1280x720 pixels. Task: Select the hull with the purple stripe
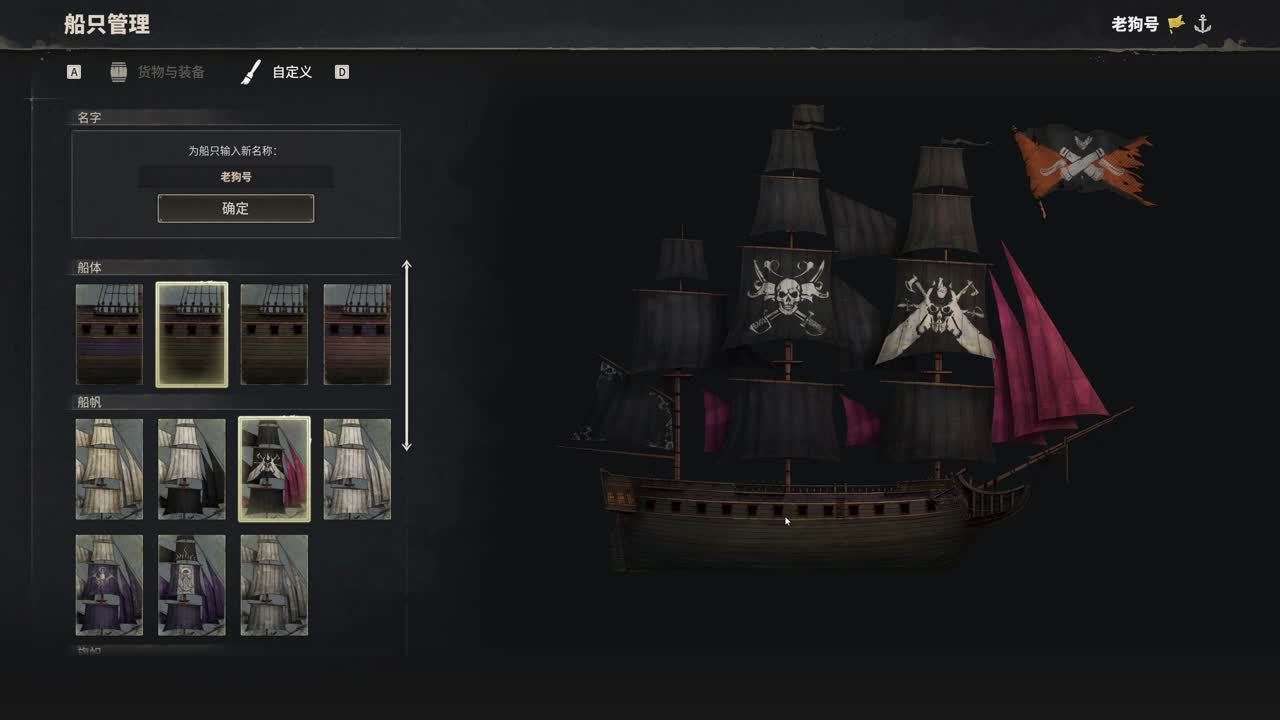pos(109,334)
